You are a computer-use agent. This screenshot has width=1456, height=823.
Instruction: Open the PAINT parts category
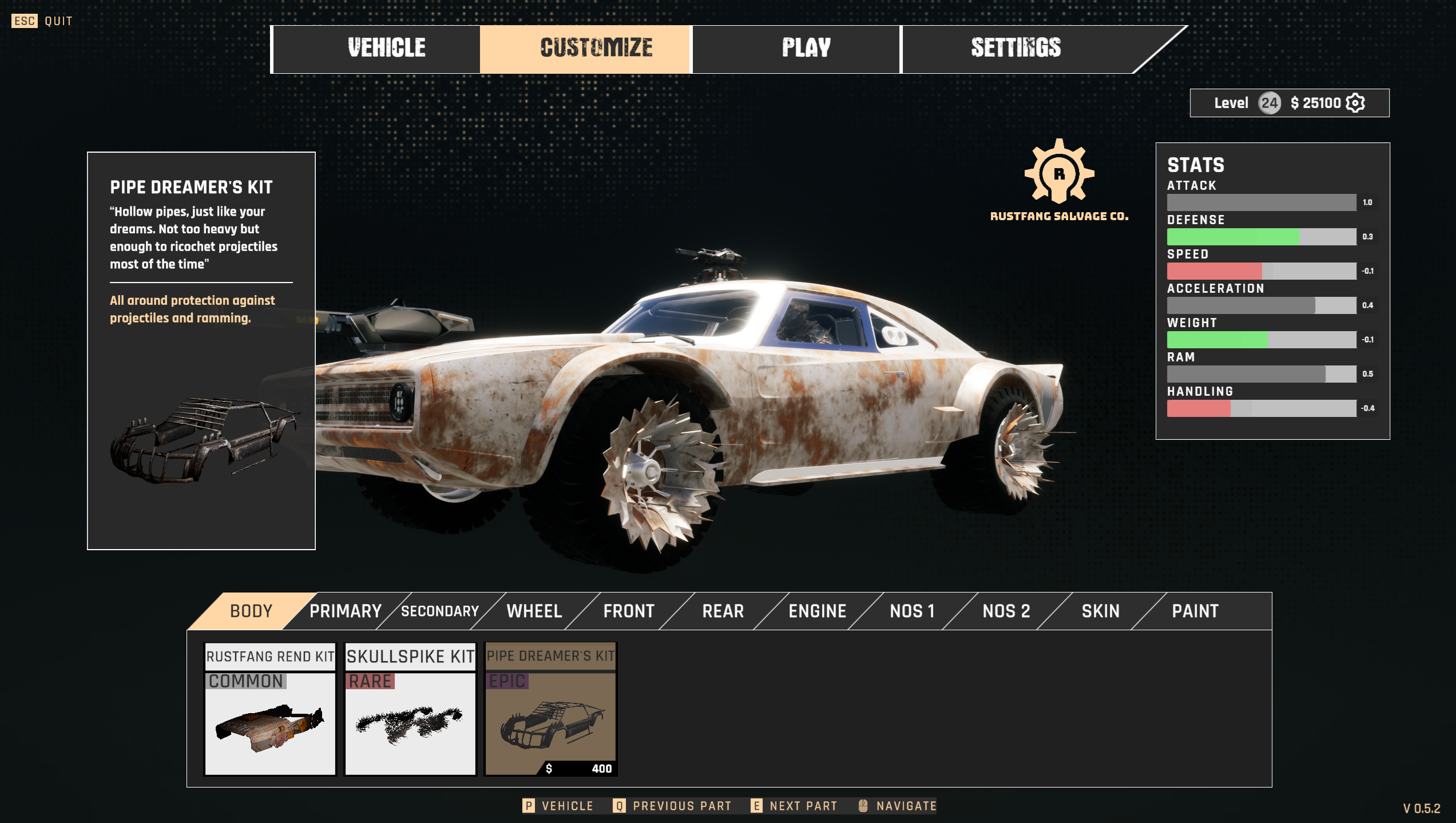click(x=1195, y=611)
